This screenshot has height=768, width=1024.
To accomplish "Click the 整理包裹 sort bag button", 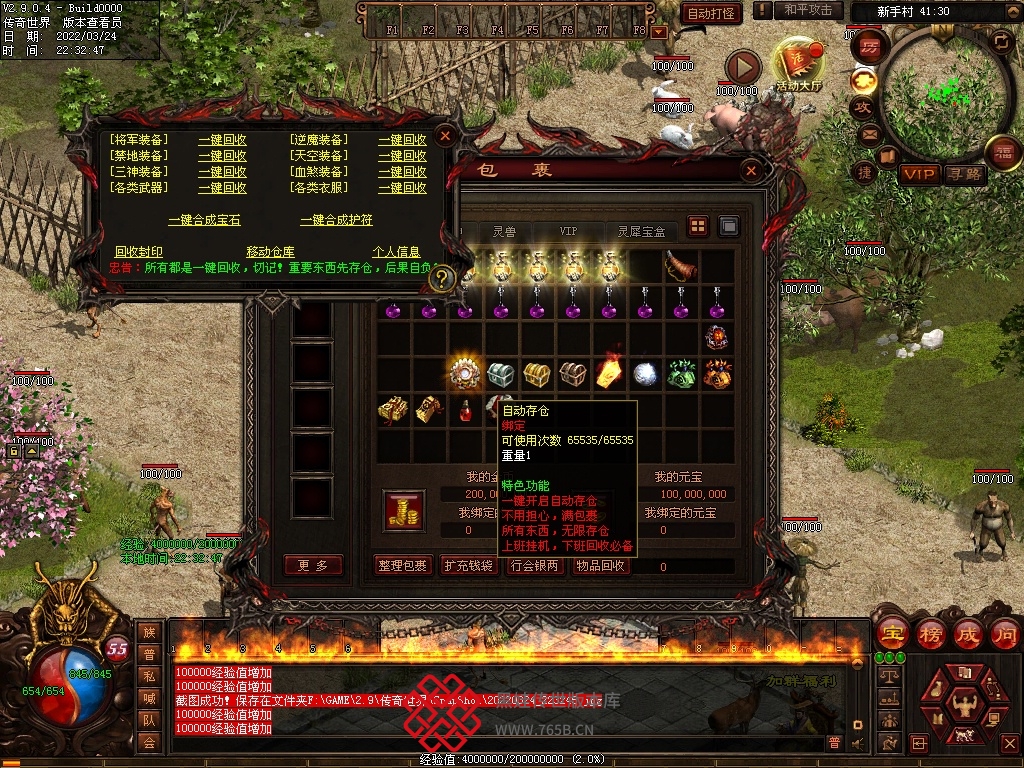I will tap(403, 566).
